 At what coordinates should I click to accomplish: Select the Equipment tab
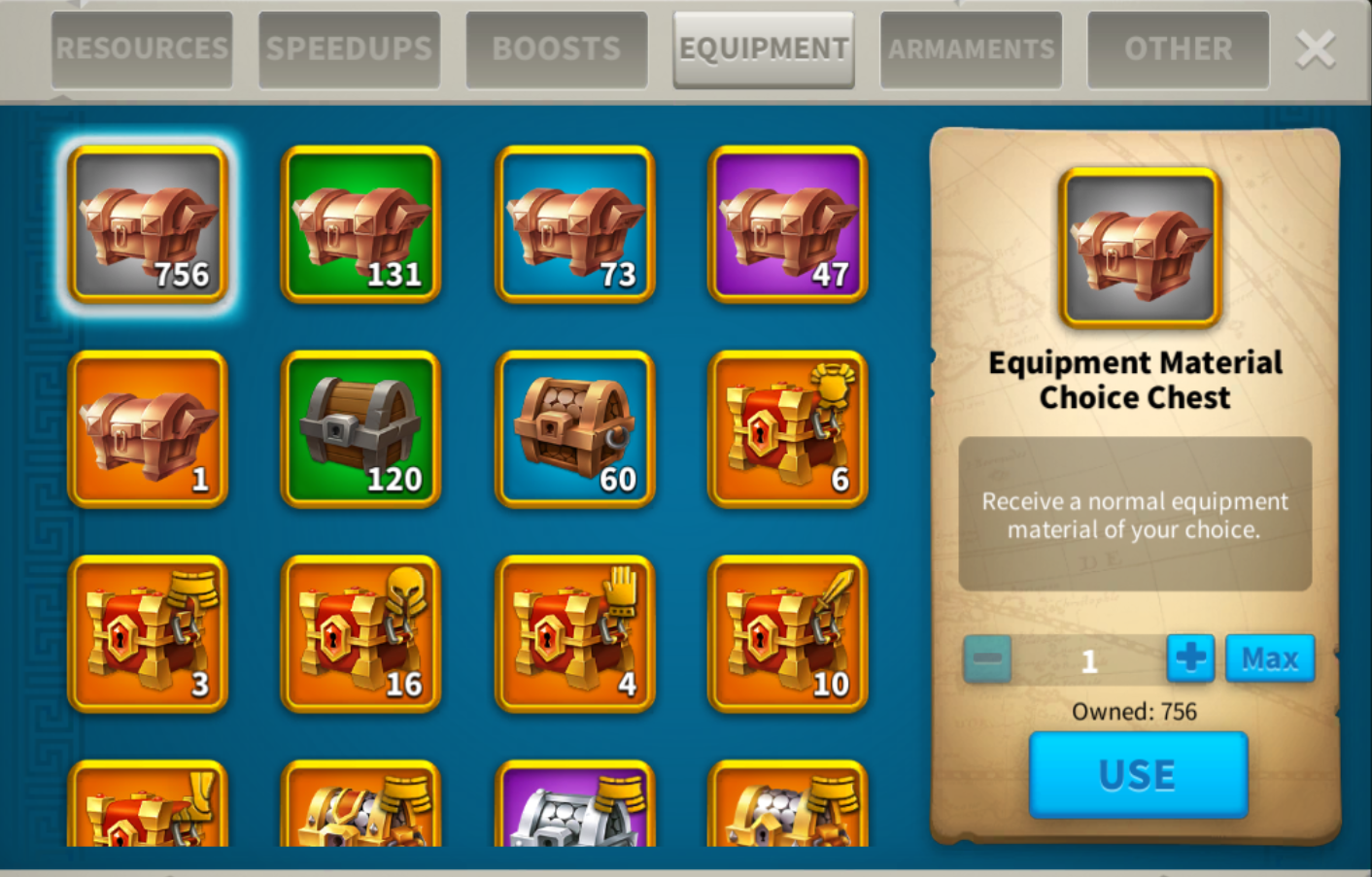point(764,50)
